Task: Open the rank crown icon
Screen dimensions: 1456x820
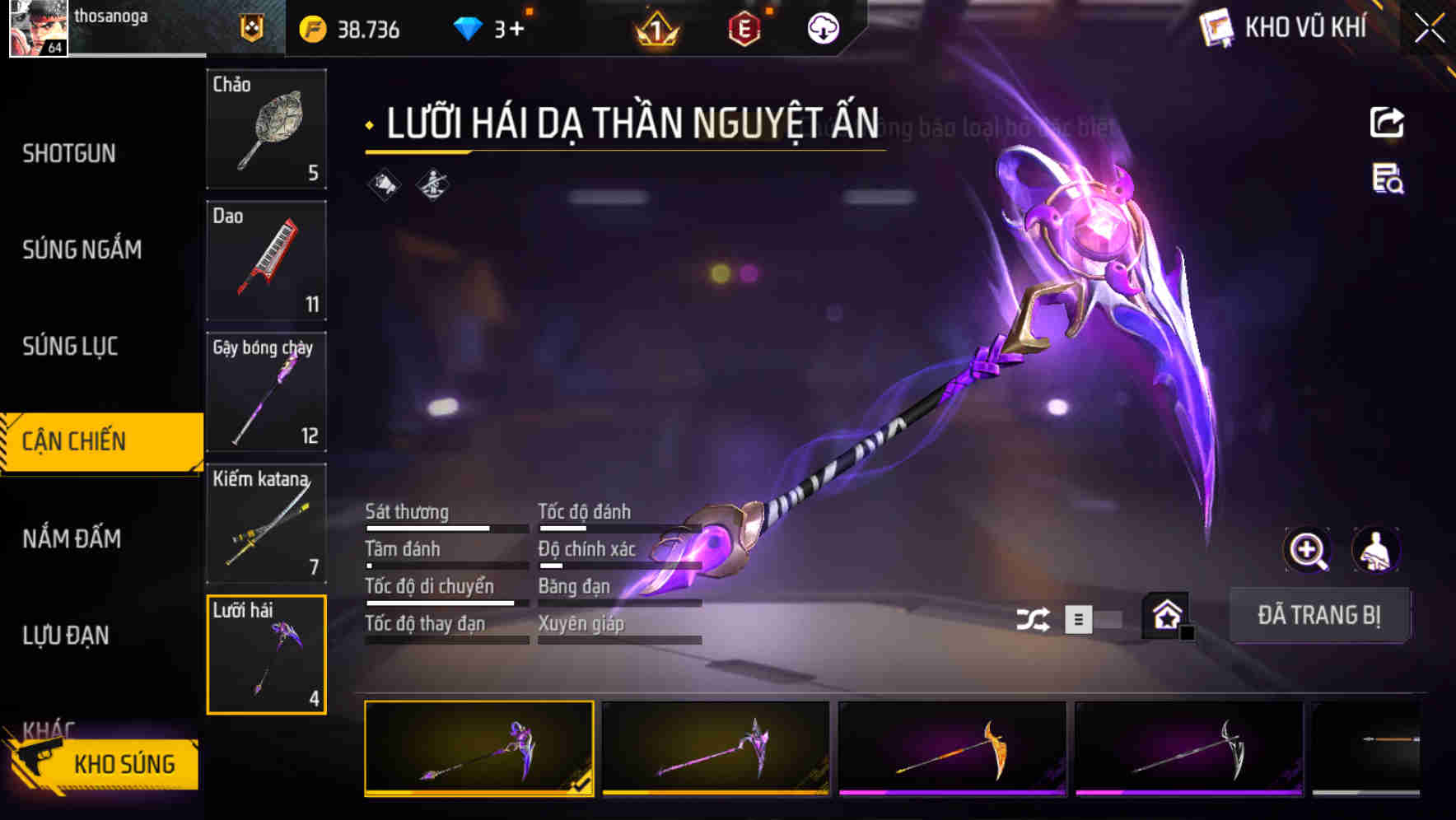Action: 653,30
